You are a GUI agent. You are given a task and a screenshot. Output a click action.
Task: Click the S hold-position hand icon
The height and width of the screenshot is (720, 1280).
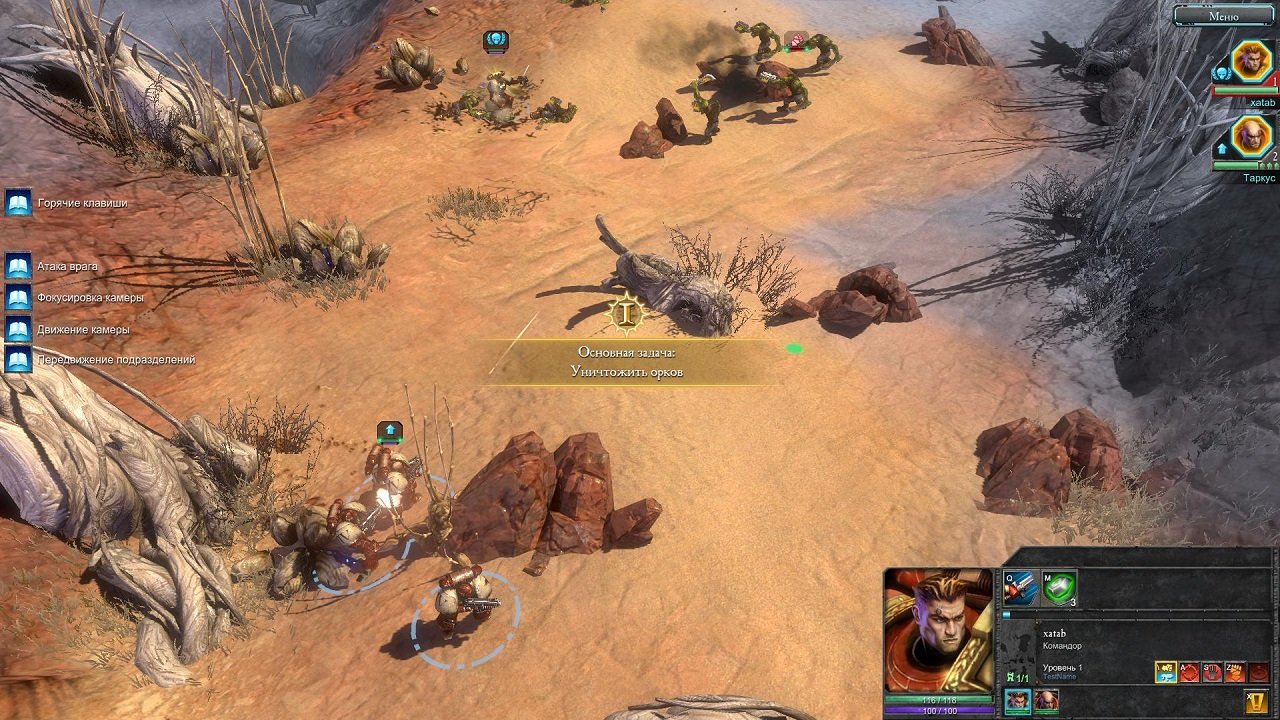(x=1212, y=672)
